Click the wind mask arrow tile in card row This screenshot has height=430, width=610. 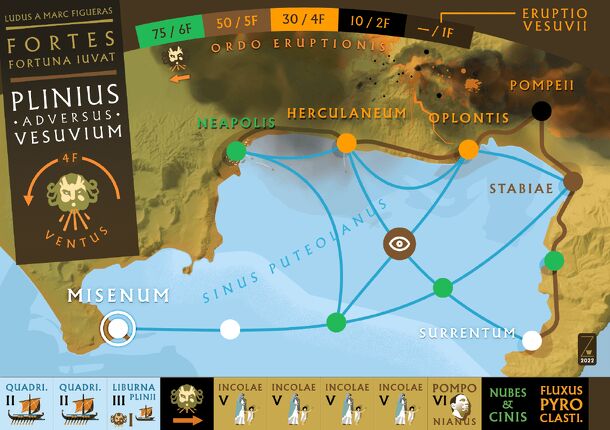point(187,404)
